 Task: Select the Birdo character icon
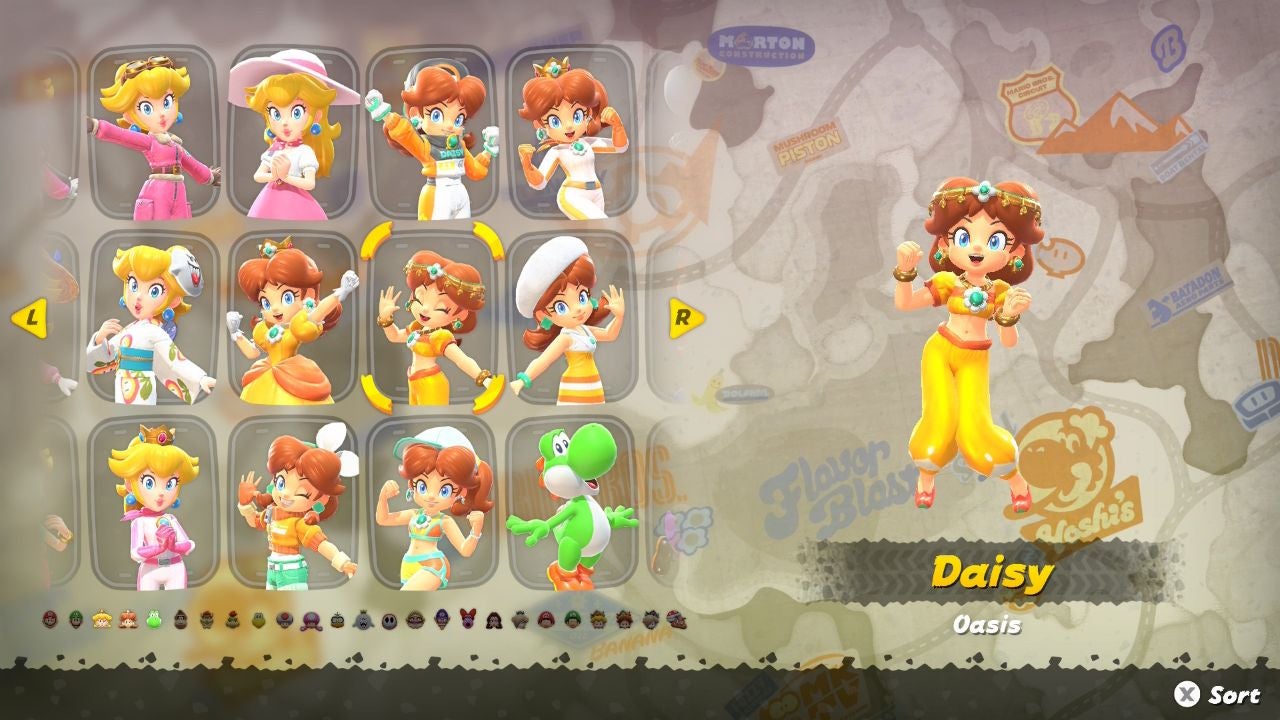point(467,621)
